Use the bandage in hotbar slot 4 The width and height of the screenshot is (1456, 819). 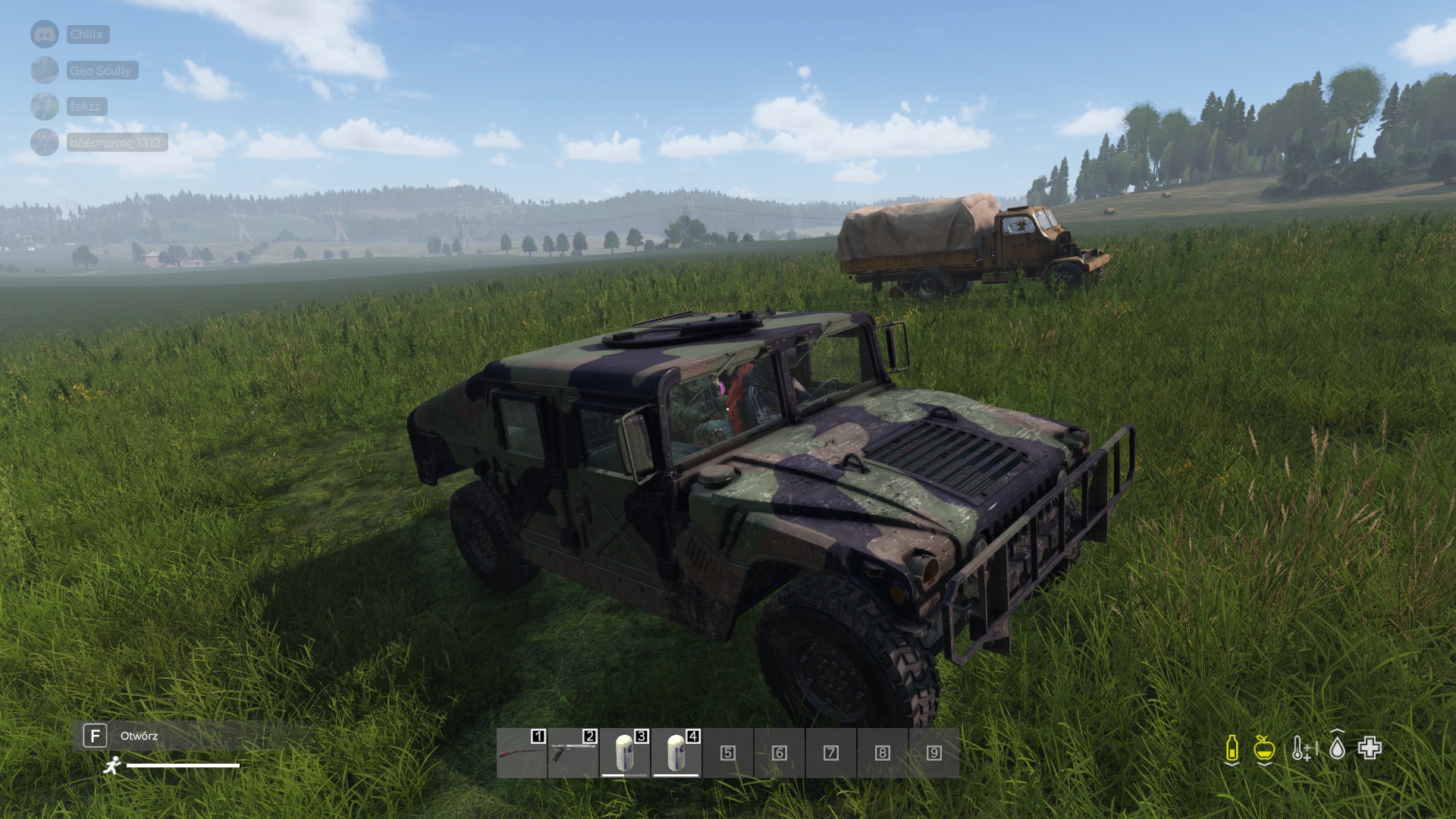tap(676, 753)
